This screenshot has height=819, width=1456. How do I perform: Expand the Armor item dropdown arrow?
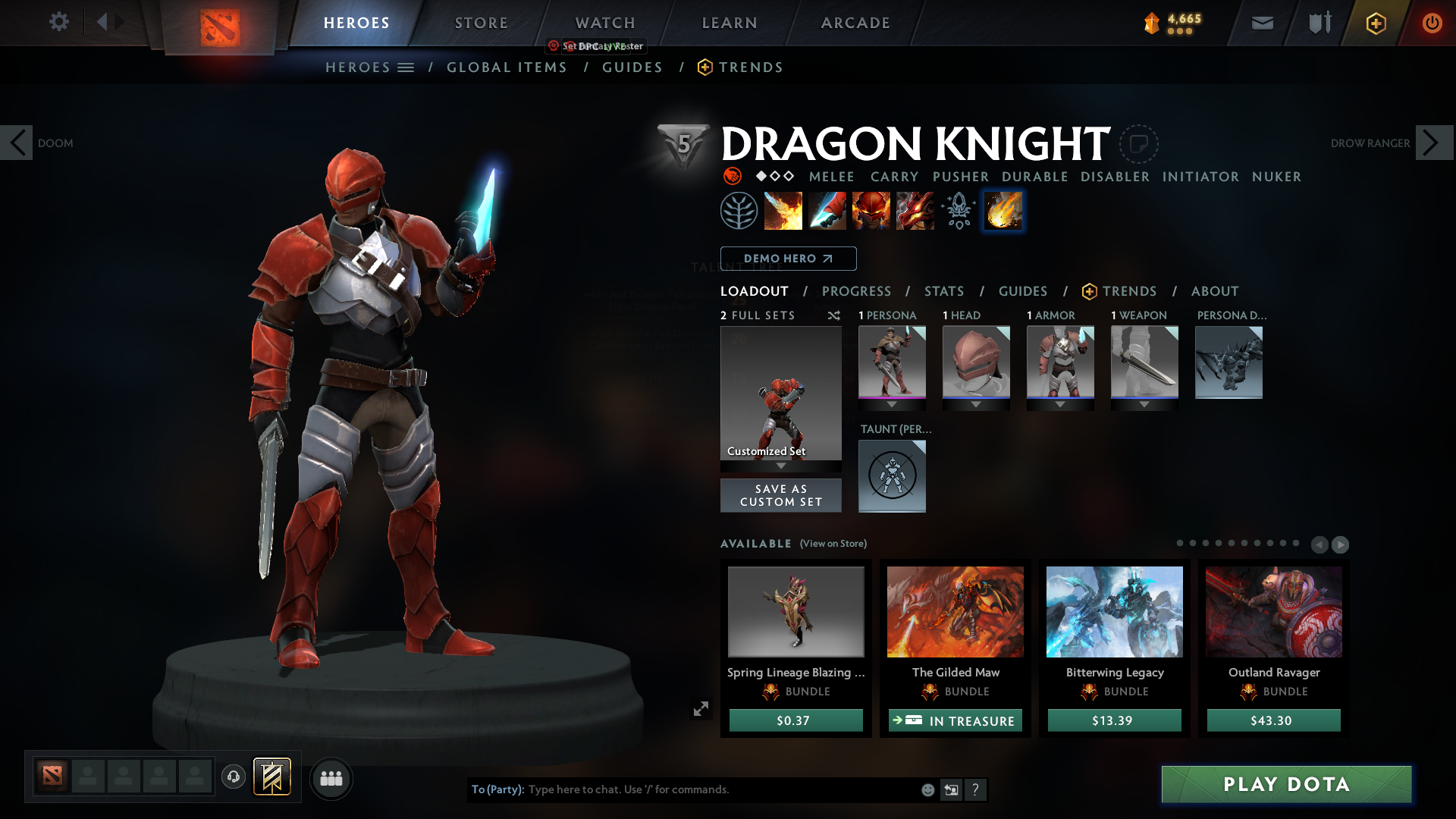click(1060, 404)
